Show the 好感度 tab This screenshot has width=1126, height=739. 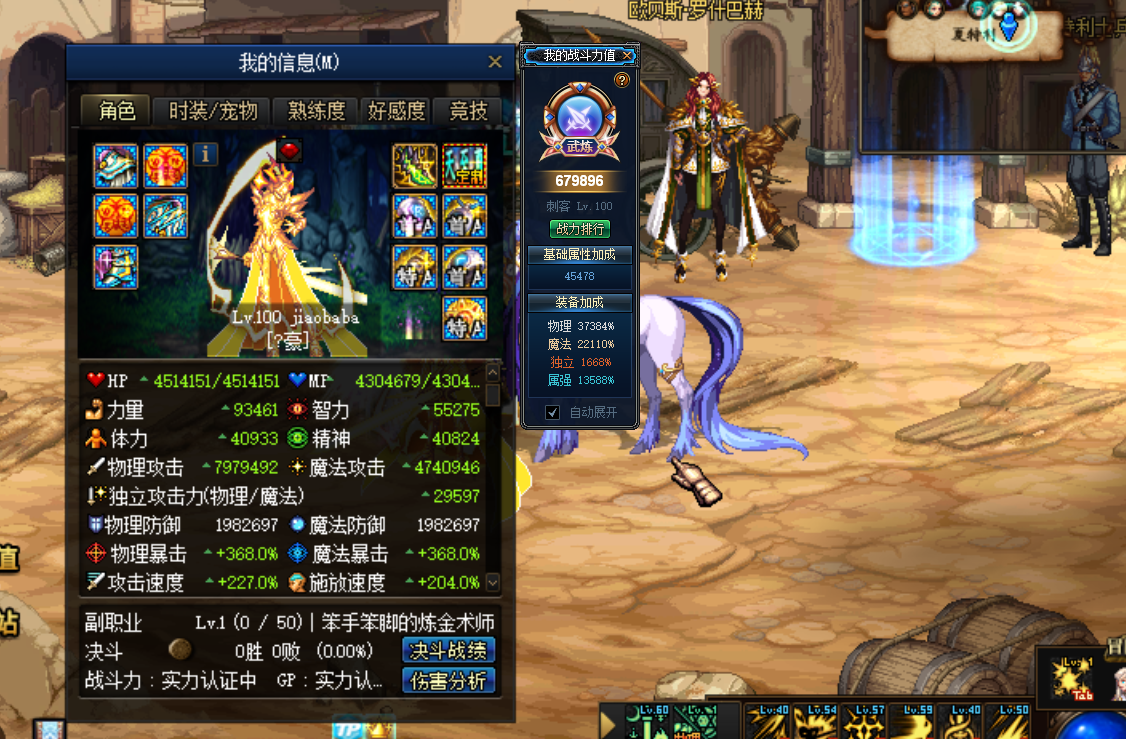tap(396, 111)
